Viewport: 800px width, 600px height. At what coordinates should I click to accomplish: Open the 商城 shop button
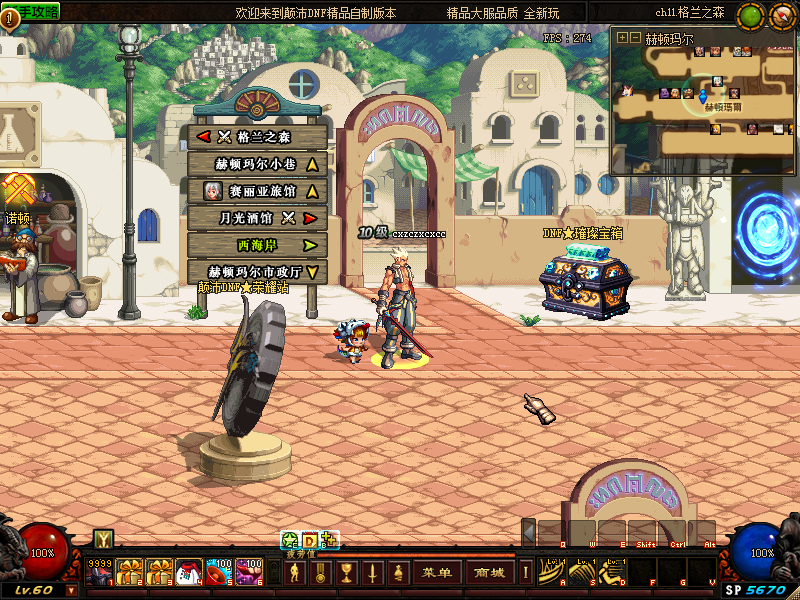[490, 573]
